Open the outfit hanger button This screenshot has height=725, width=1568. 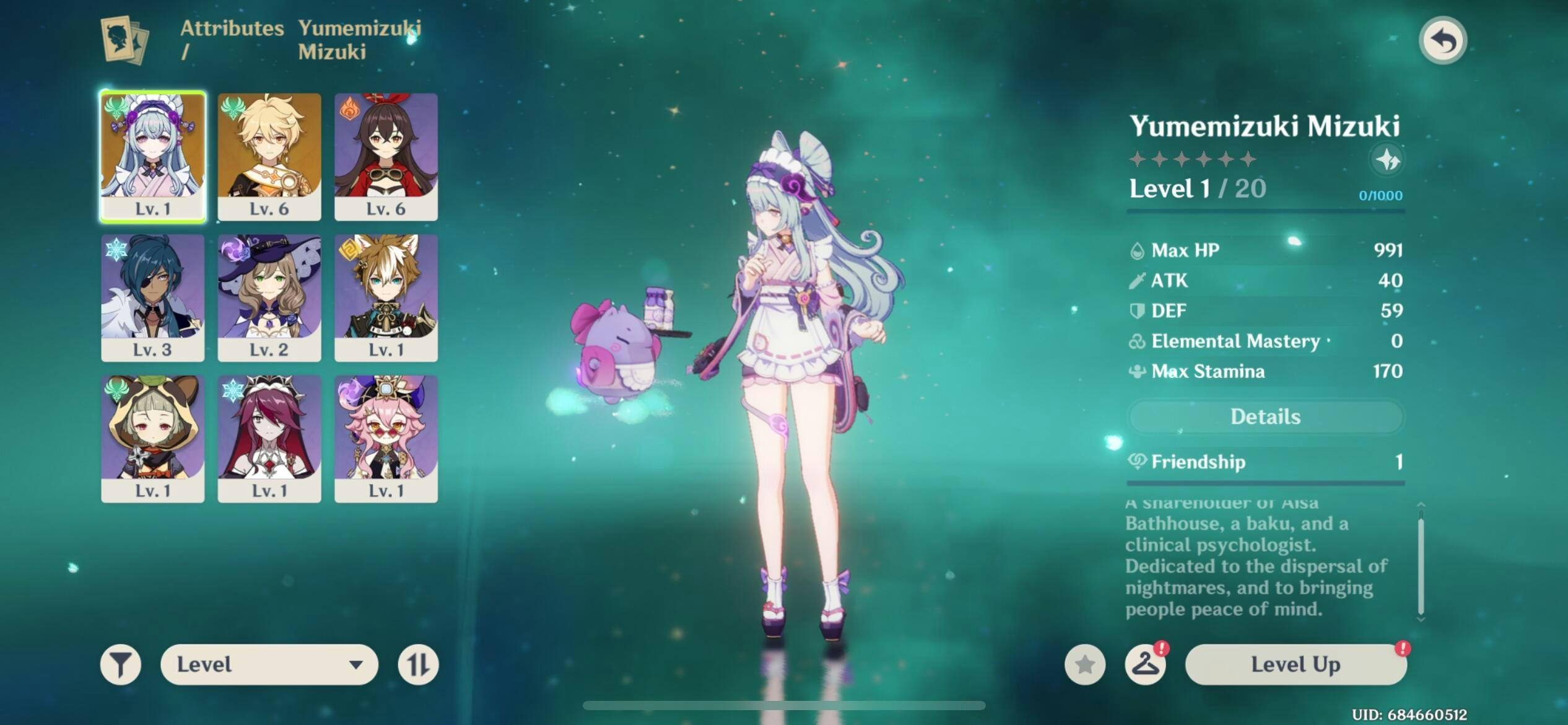click(1145, 665)
